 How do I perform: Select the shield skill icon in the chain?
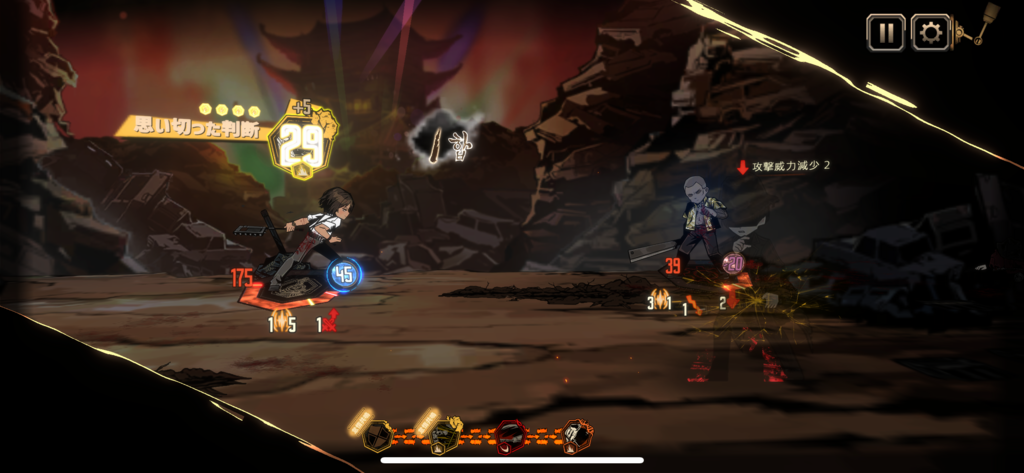[378, 436]
